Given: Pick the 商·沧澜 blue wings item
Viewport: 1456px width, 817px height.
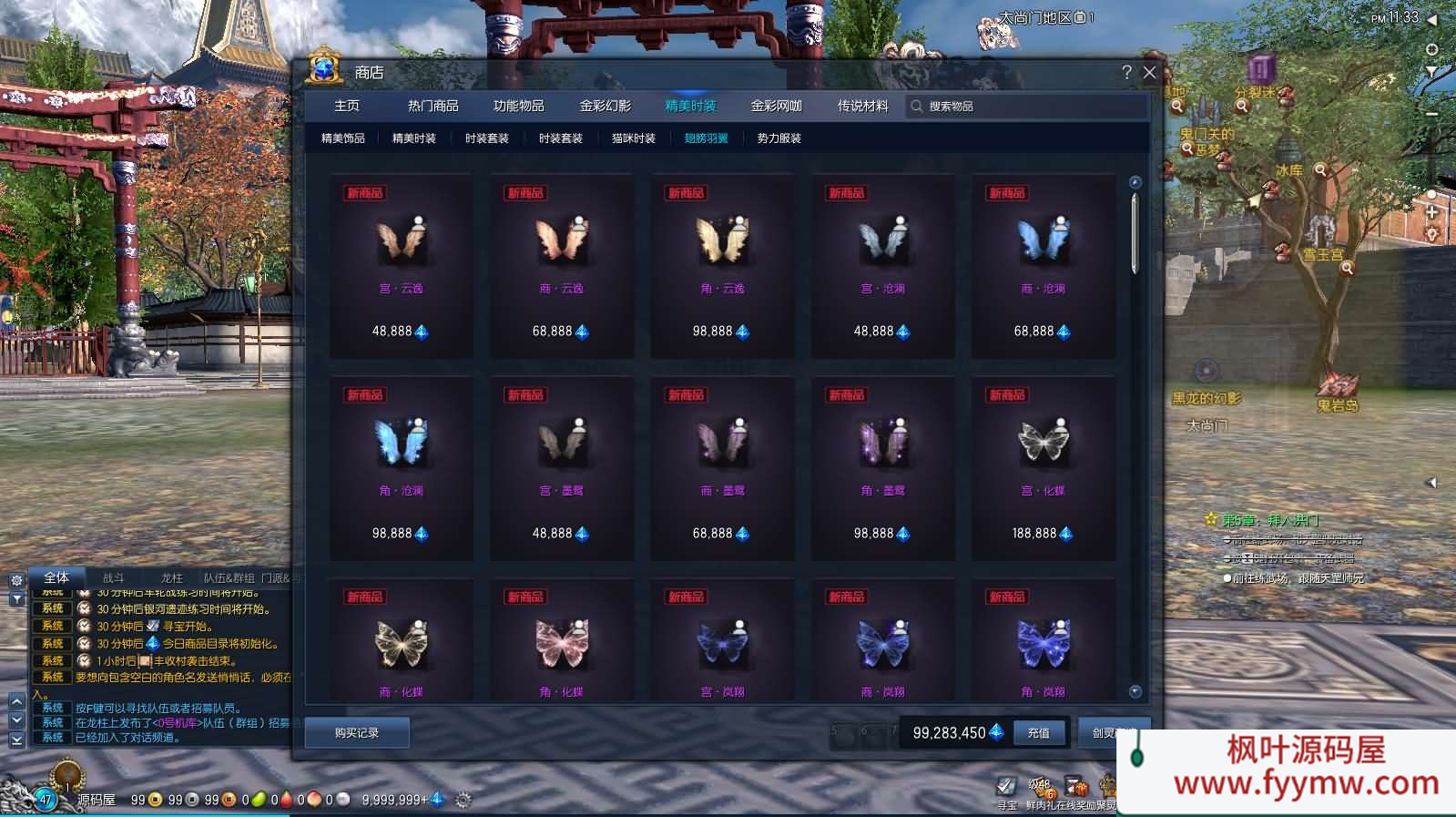Looking at the screenshot, I should [x=1043, y=264].
